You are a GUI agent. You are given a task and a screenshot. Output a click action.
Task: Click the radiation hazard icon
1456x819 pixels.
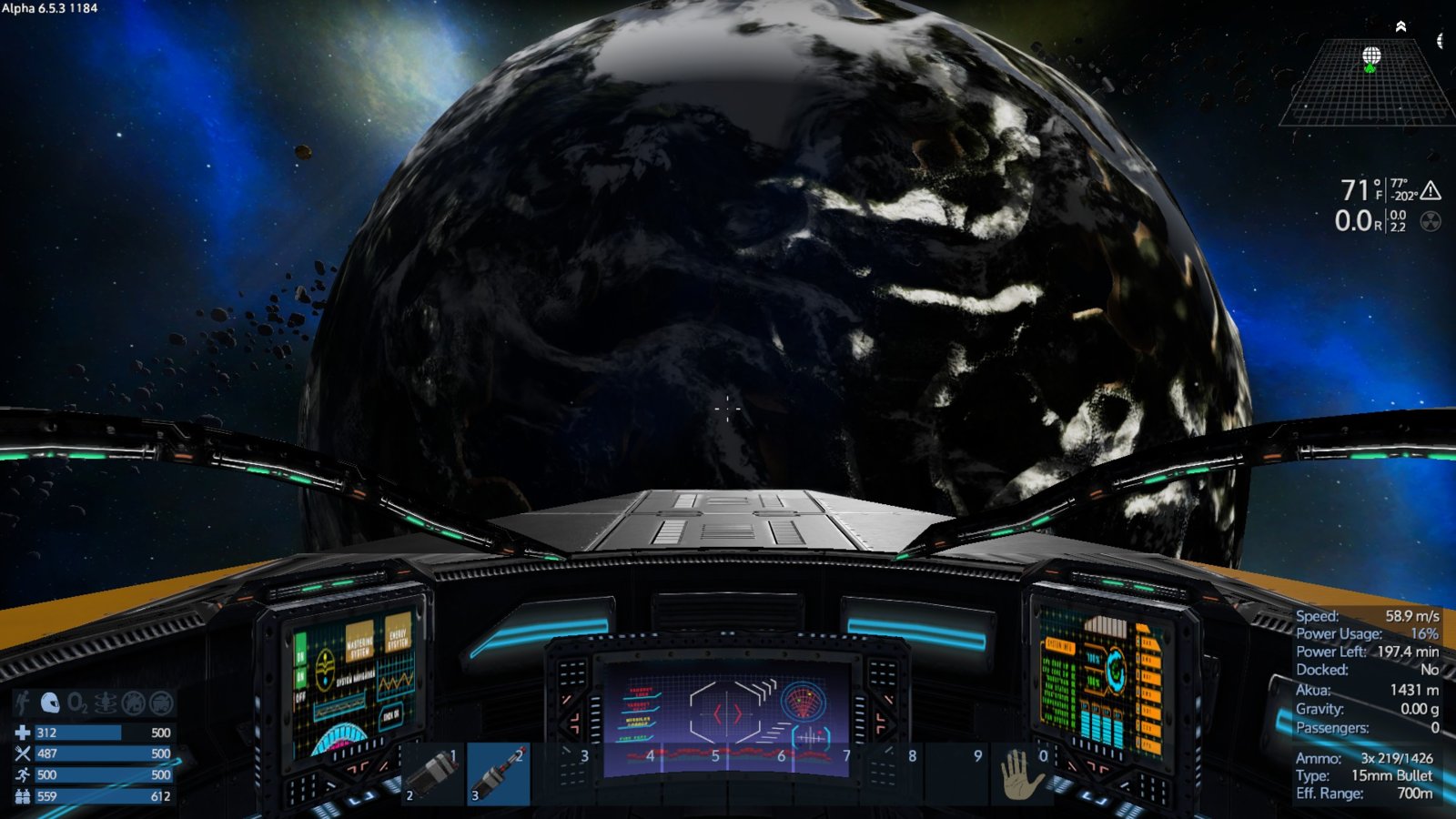[1431, 221]
